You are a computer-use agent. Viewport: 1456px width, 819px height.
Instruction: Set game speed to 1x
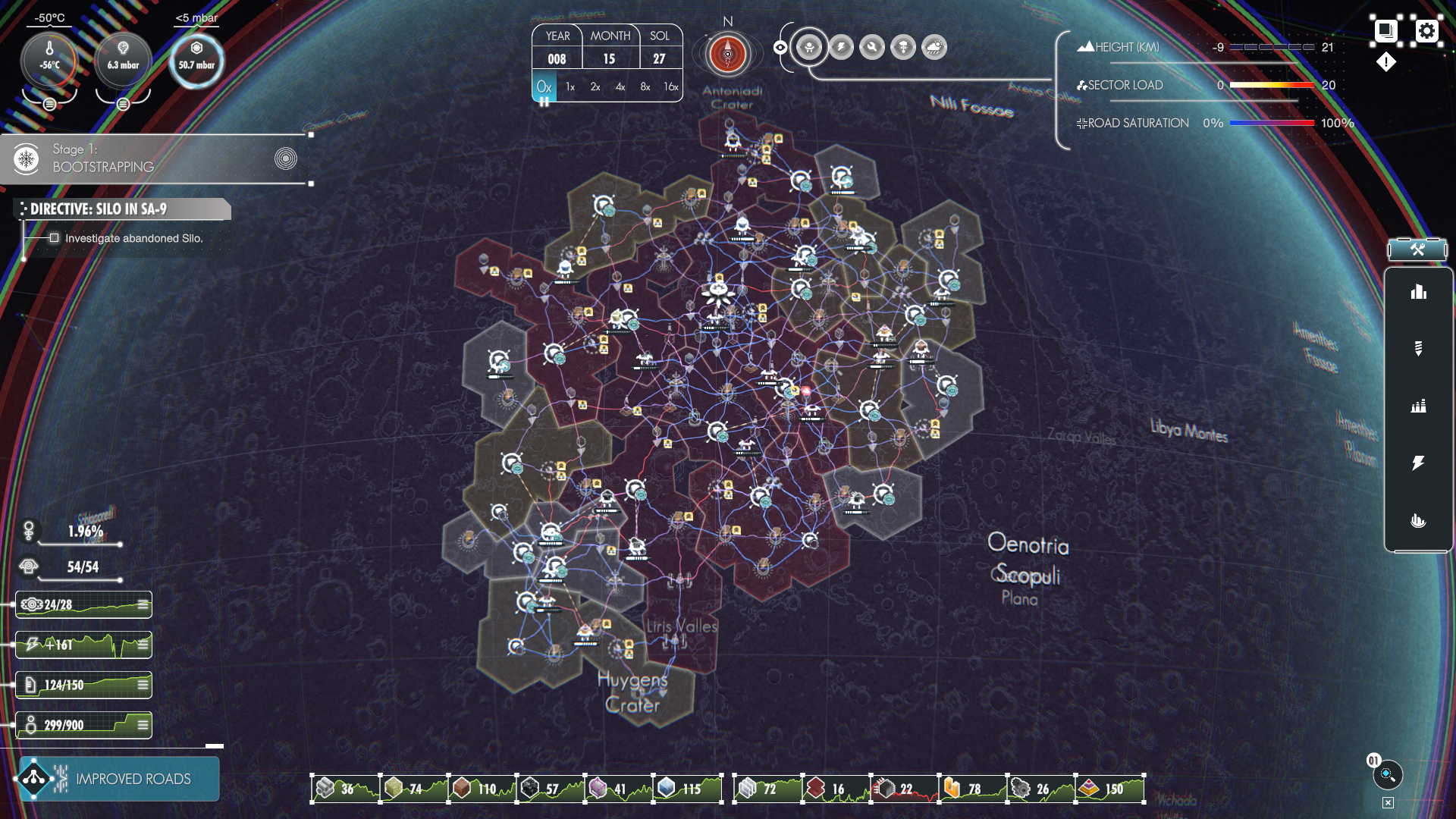(x=570, y=87)
